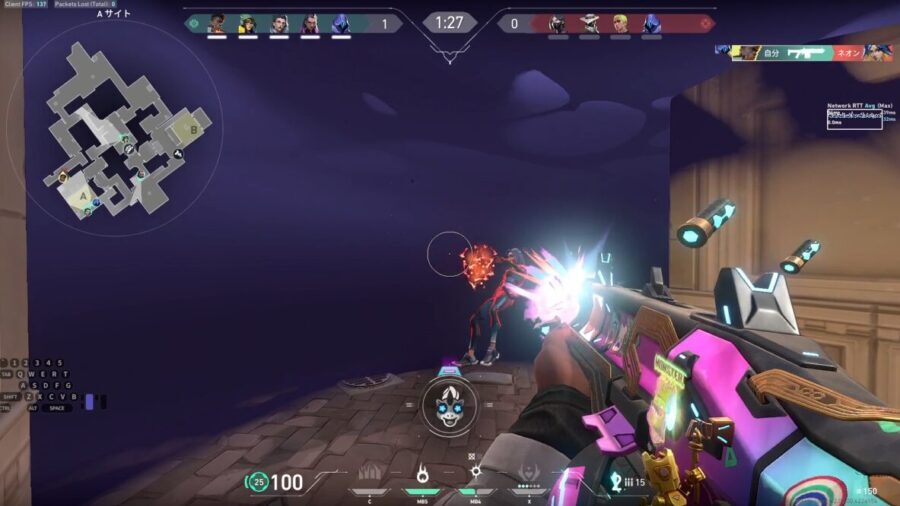Use the Hot Hands fireball ability
The width and height of the screenshot is (900, 506).
[422, 473]
